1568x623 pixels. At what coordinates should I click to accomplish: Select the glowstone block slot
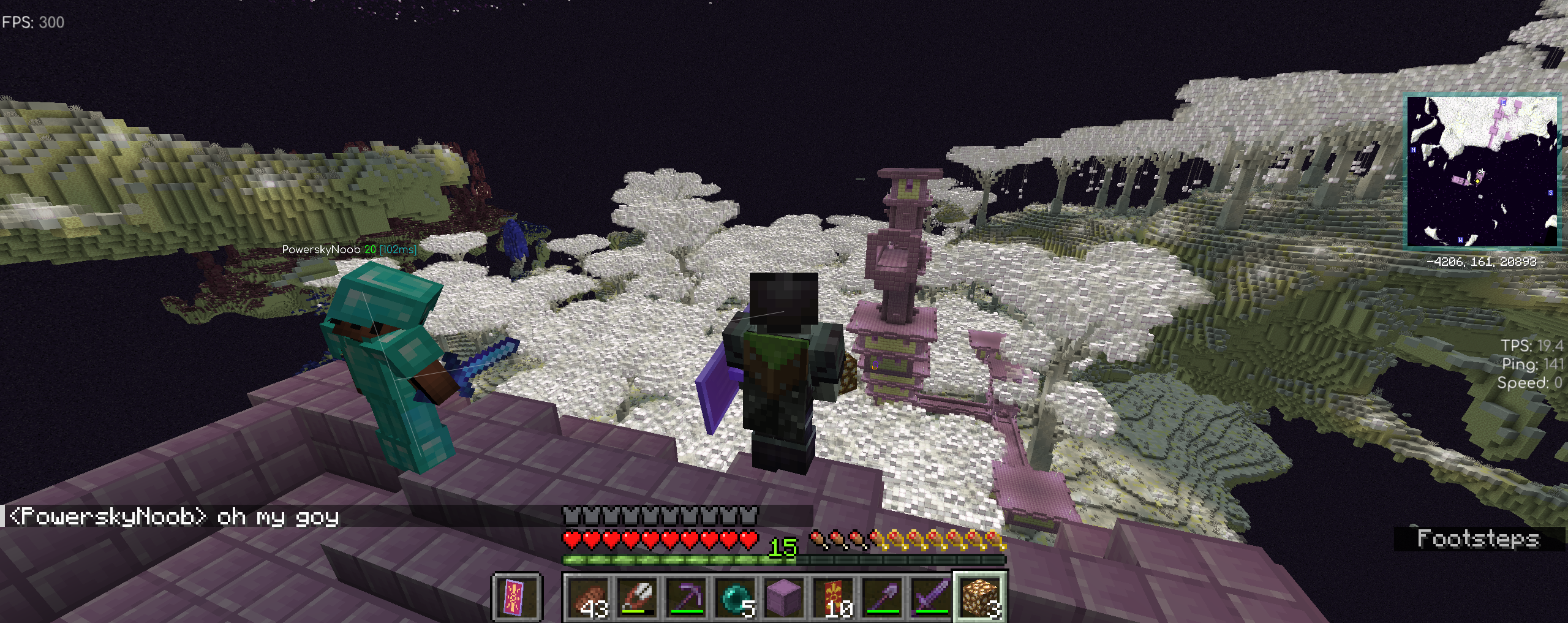coord(980,597)
